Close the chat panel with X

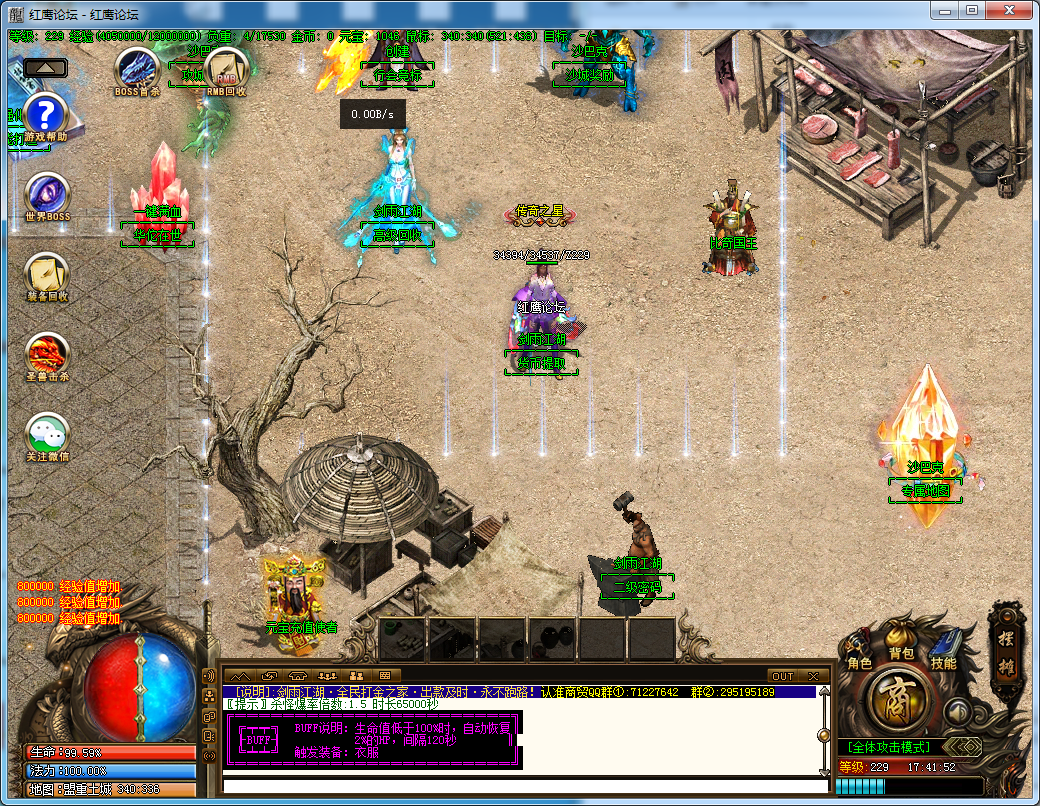click(x=814, y=676)
